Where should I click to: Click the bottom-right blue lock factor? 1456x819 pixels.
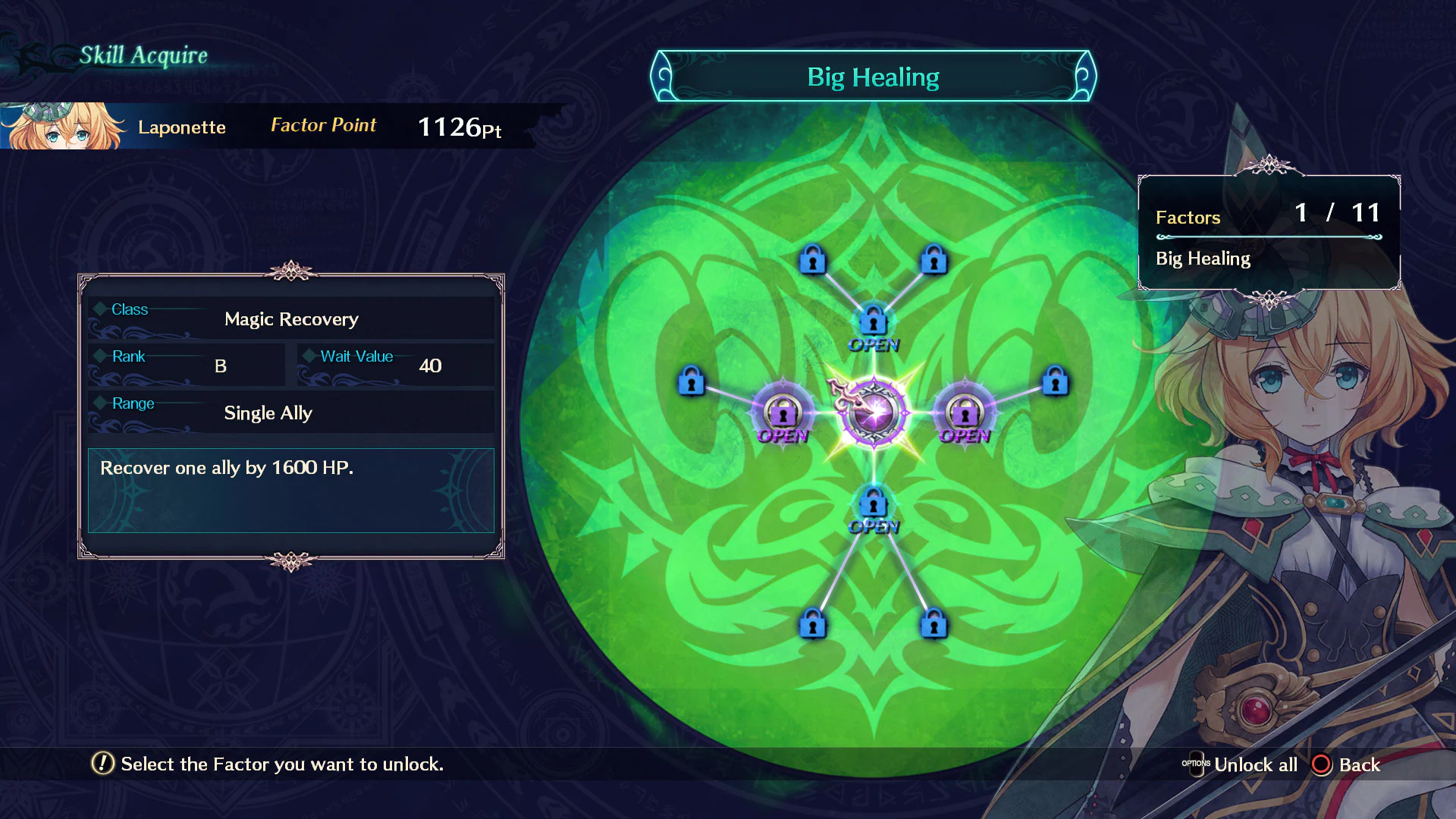[x=933, y=626]
